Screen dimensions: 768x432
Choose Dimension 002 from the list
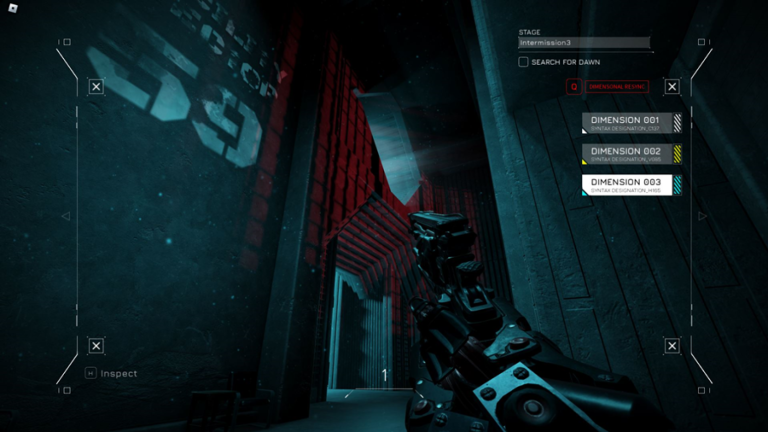pyautogui.click(x=631, y=154)
